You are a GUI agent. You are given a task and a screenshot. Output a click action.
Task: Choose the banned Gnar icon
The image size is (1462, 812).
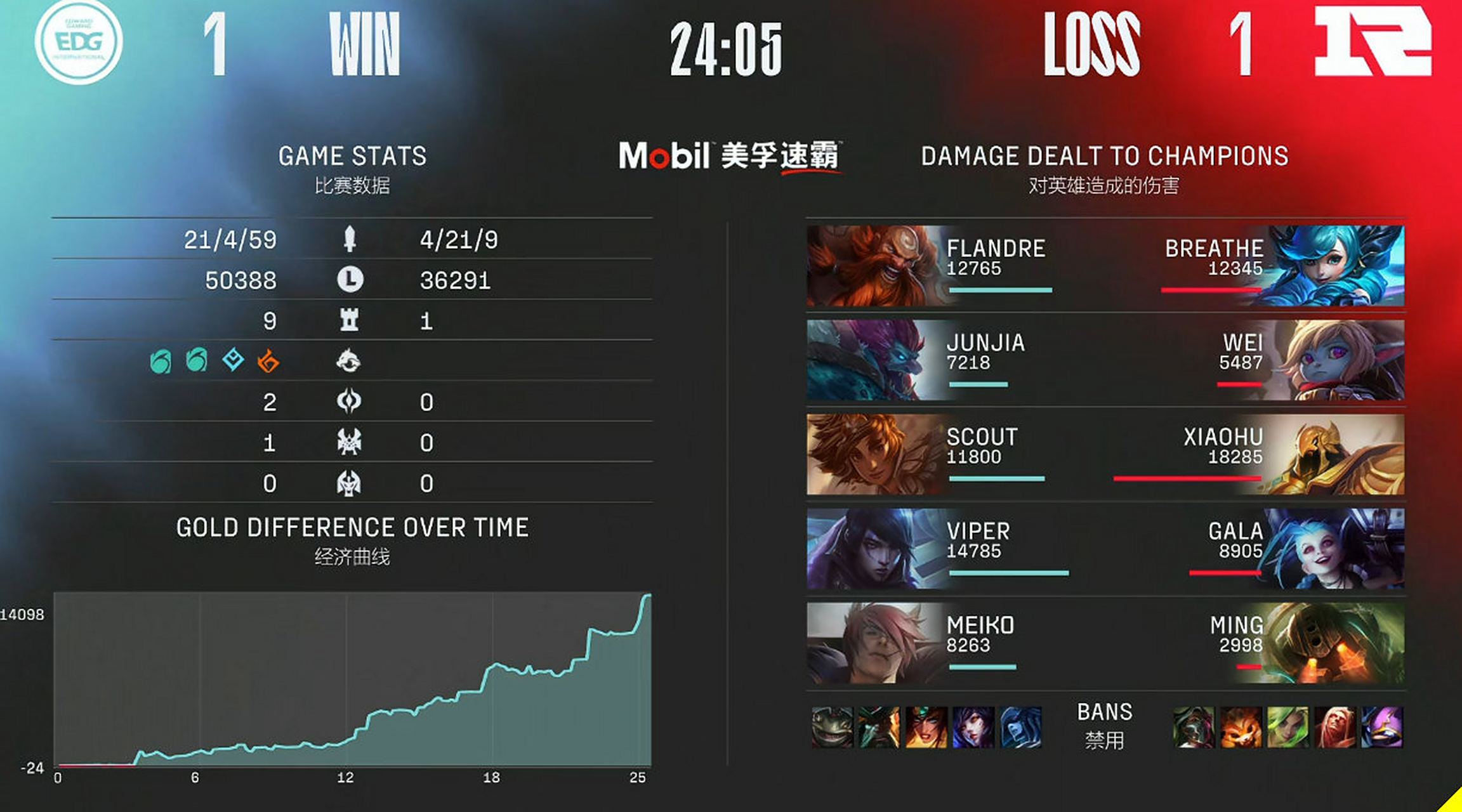(1241, 727)
